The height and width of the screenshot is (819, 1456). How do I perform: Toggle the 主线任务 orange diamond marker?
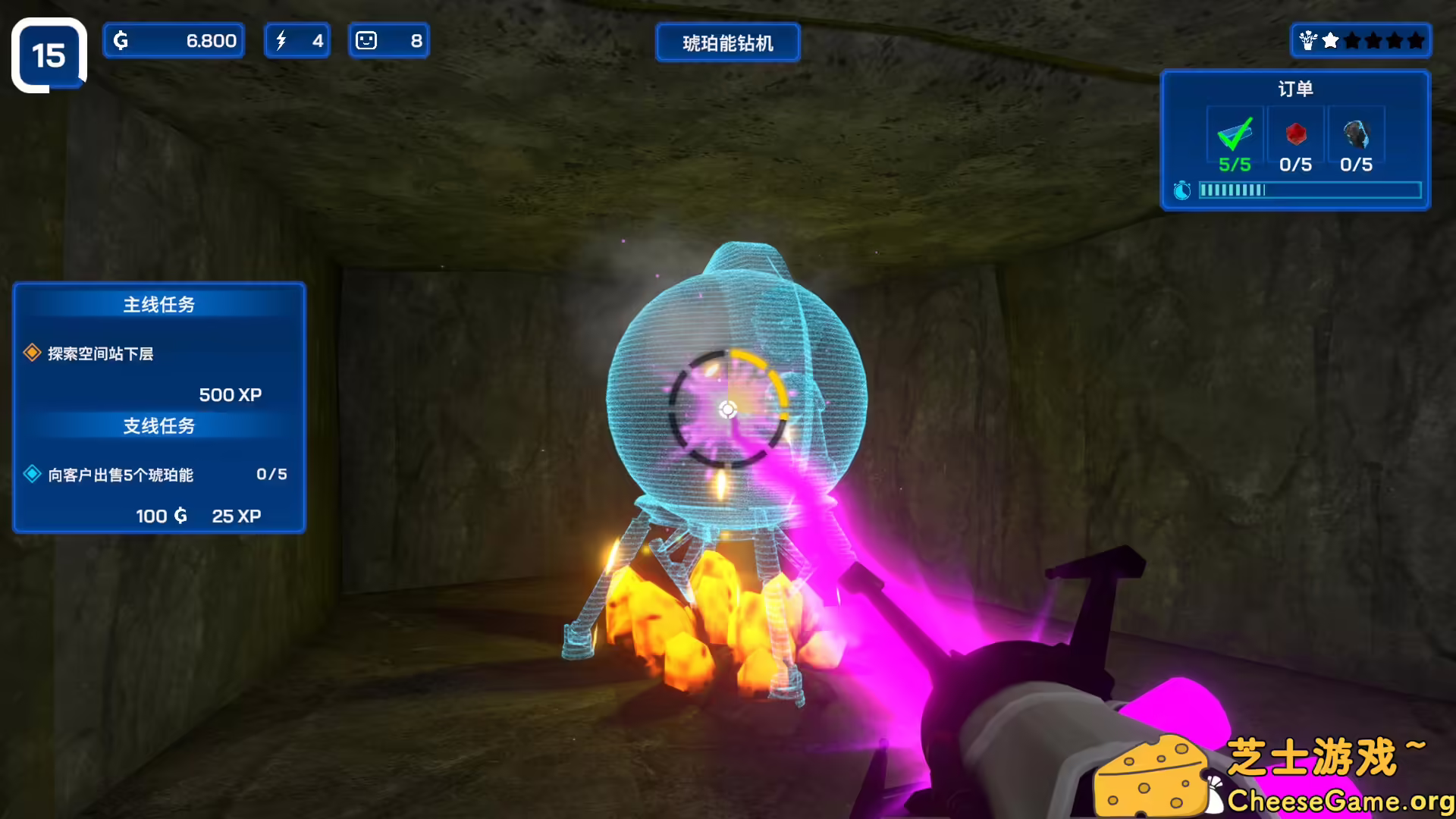click(31, 353)
